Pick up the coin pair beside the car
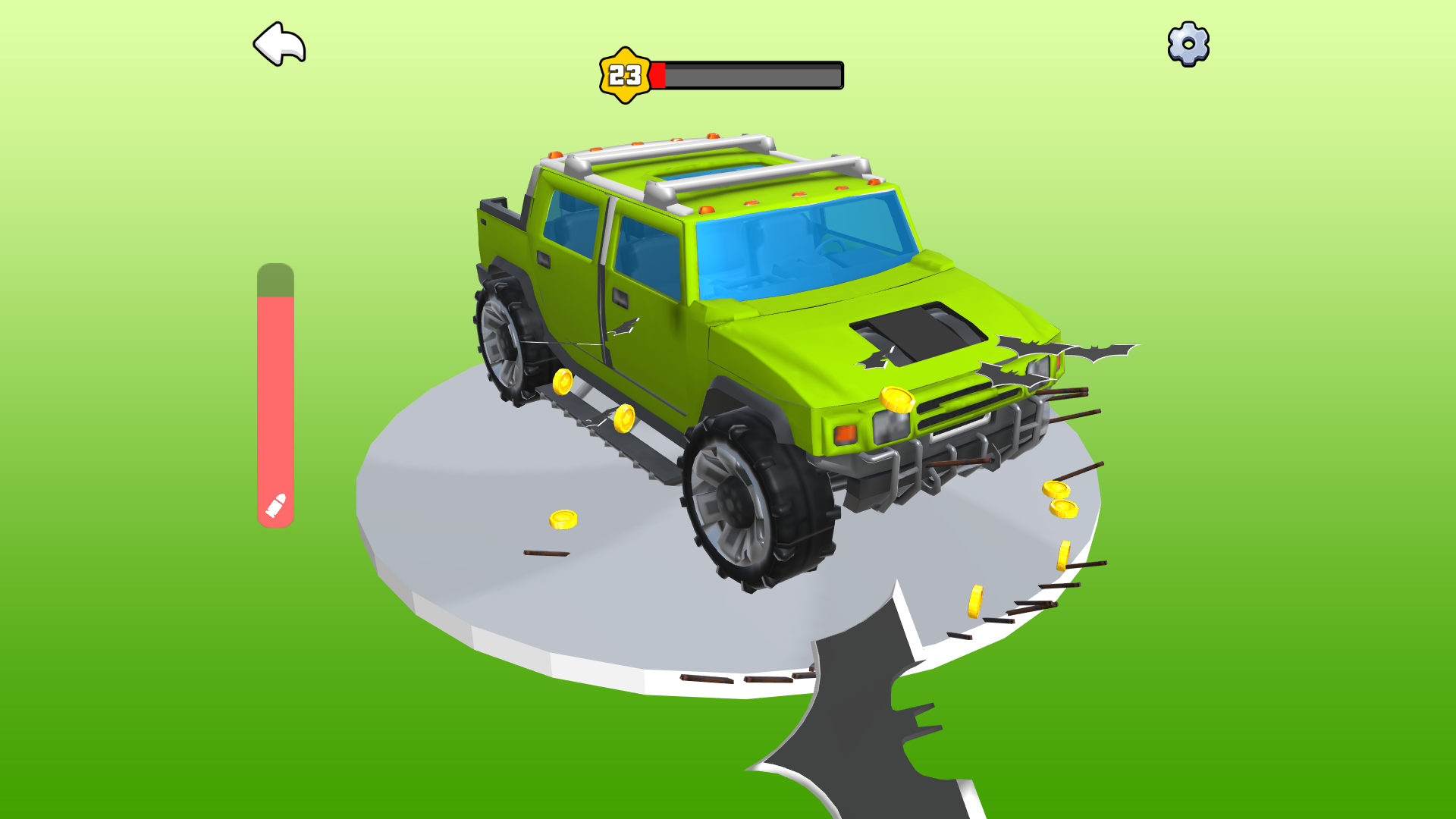 click(x=1060, y=498)
